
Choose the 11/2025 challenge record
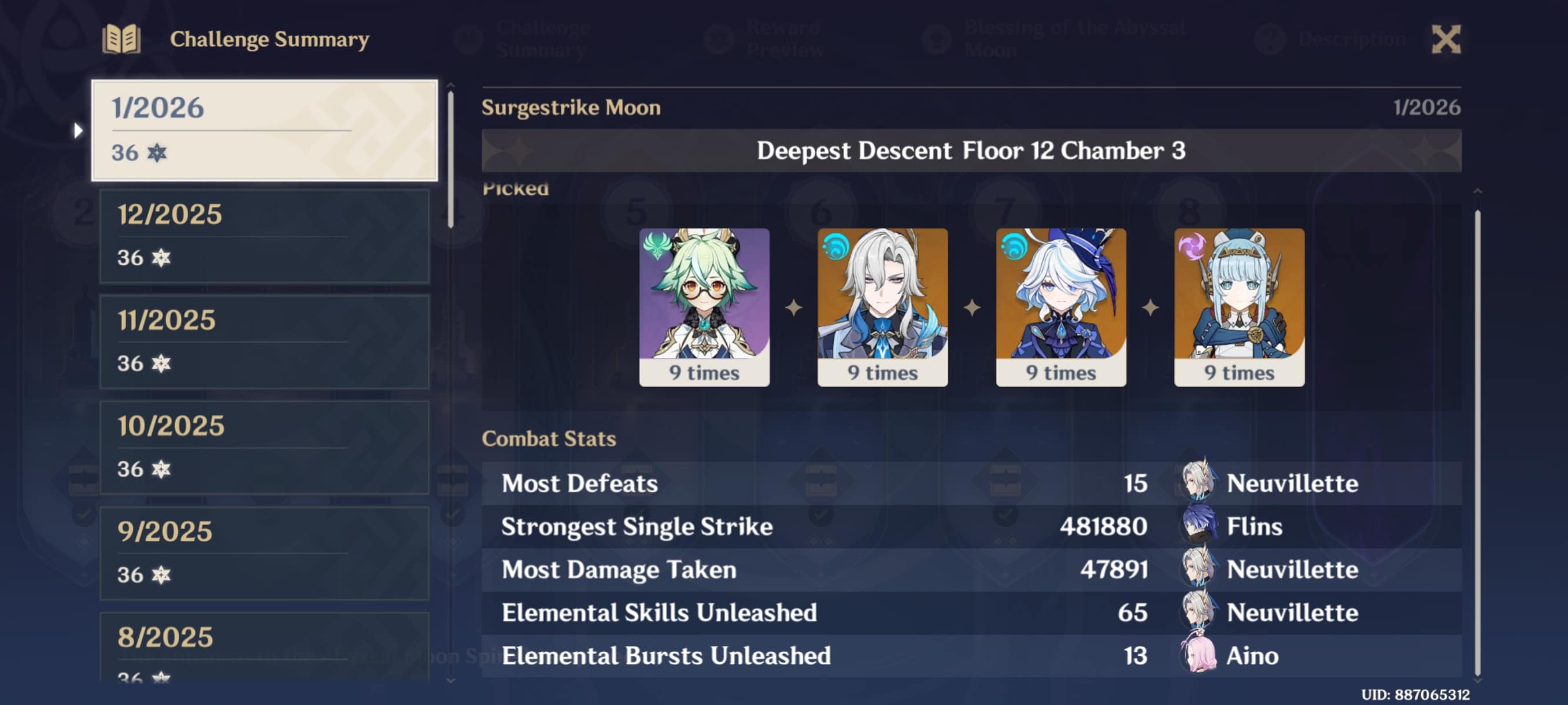(x=264, y=342)
